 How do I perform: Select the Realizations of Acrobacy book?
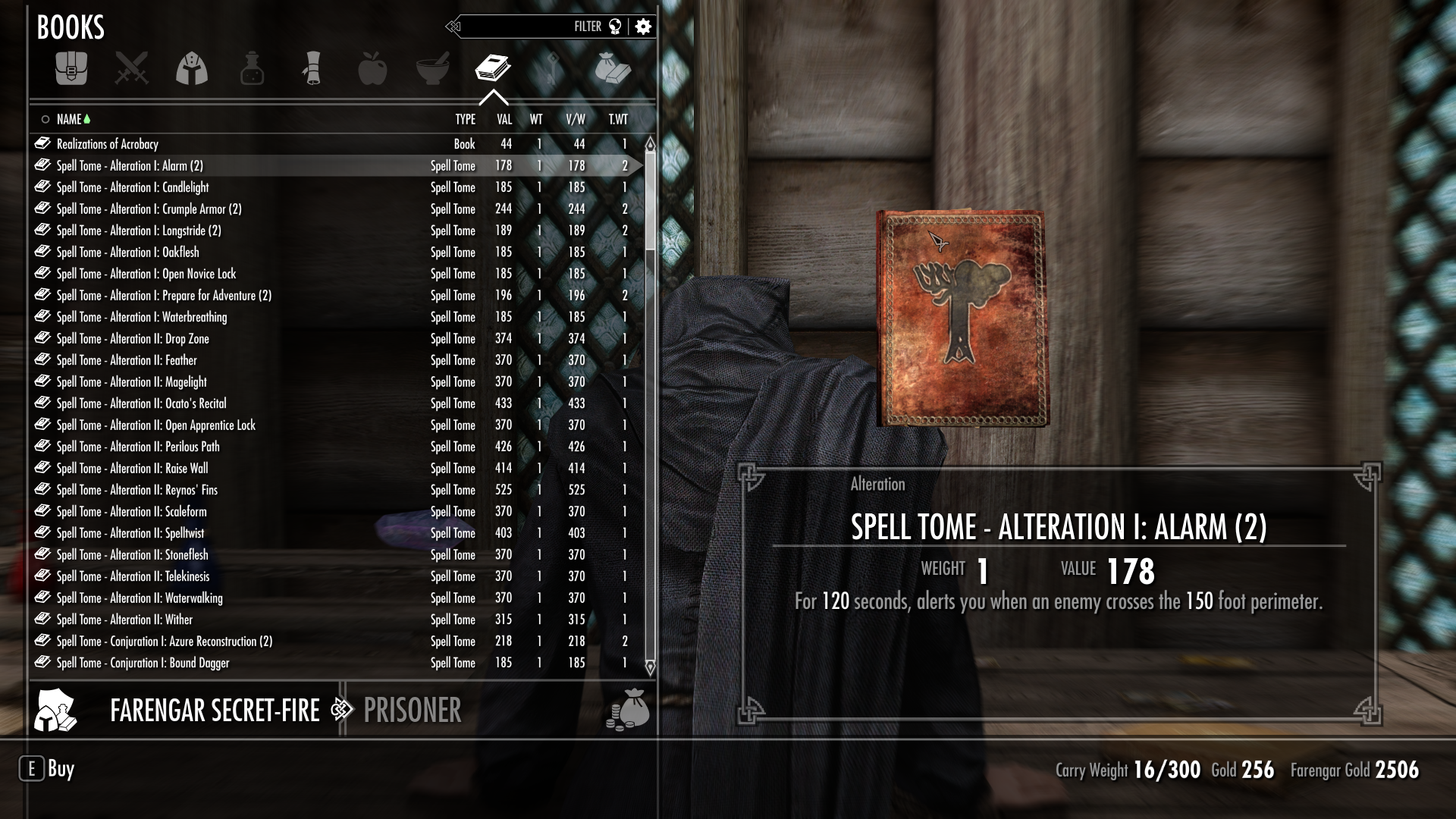coord(108,144)
